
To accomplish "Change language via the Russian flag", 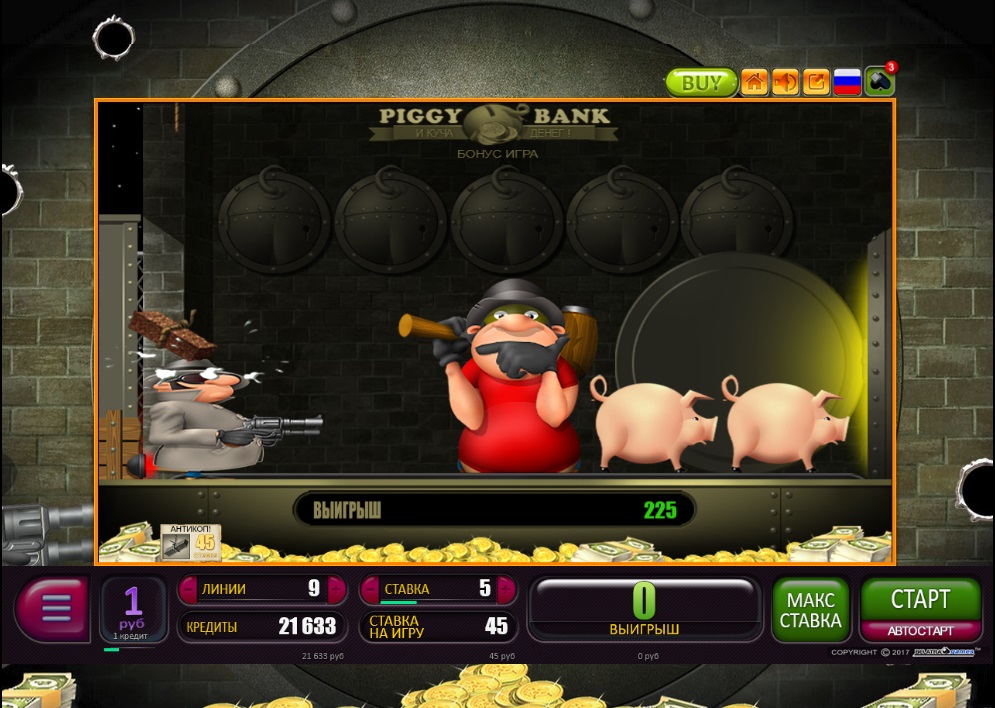I will 848,83.
